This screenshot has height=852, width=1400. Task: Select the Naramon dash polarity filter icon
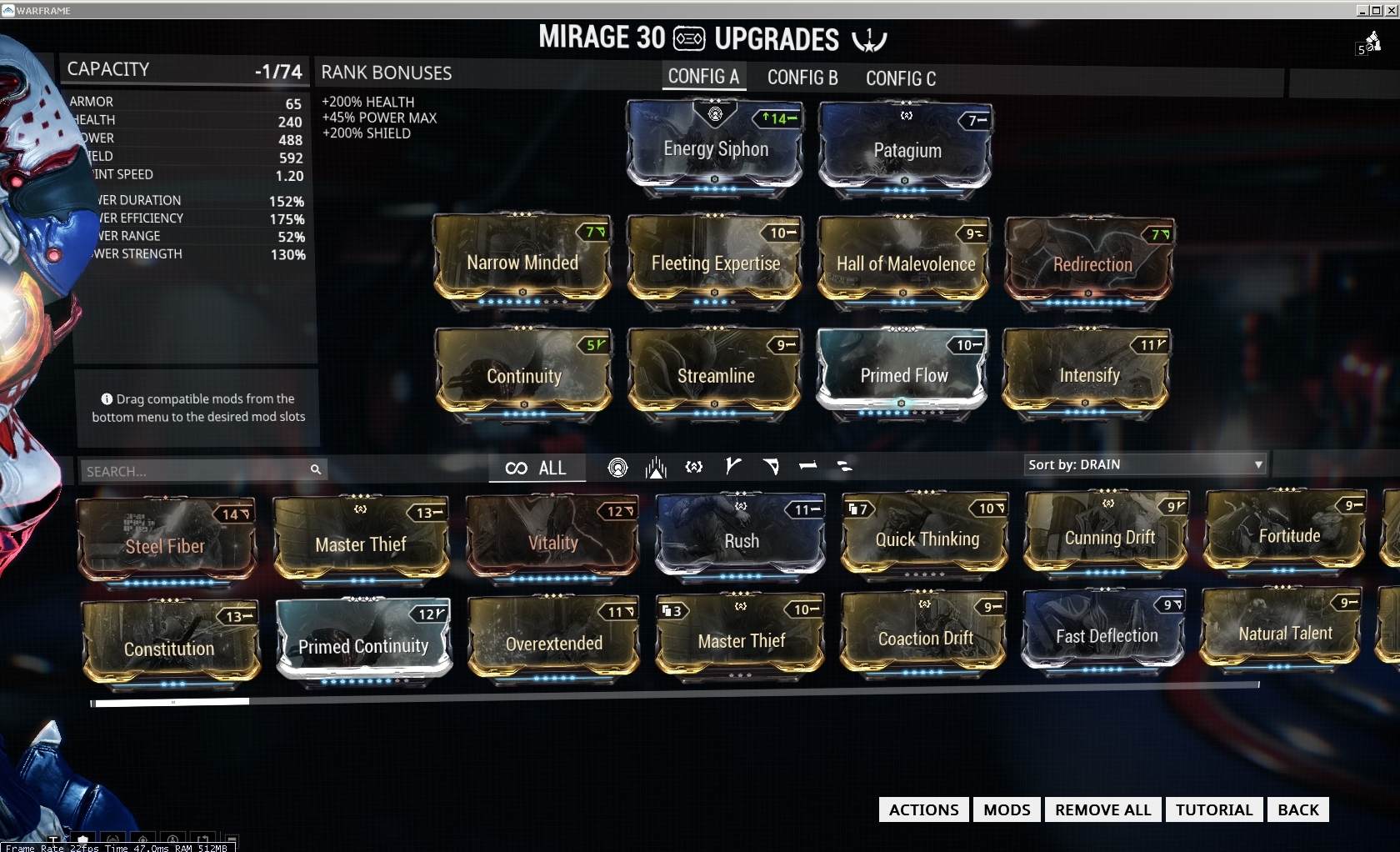(807, 468)
